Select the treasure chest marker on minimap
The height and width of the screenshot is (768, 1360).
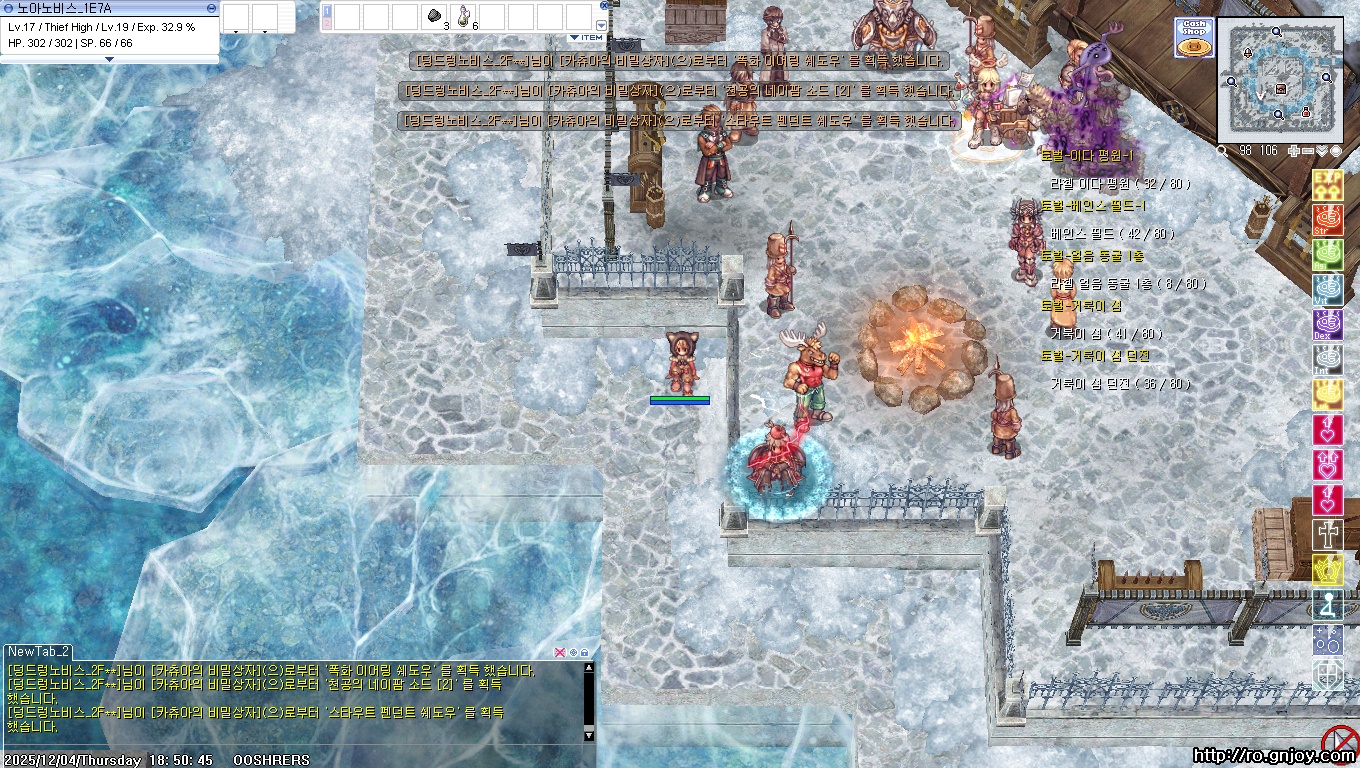pyautogui.click(x=1280, y=90)
